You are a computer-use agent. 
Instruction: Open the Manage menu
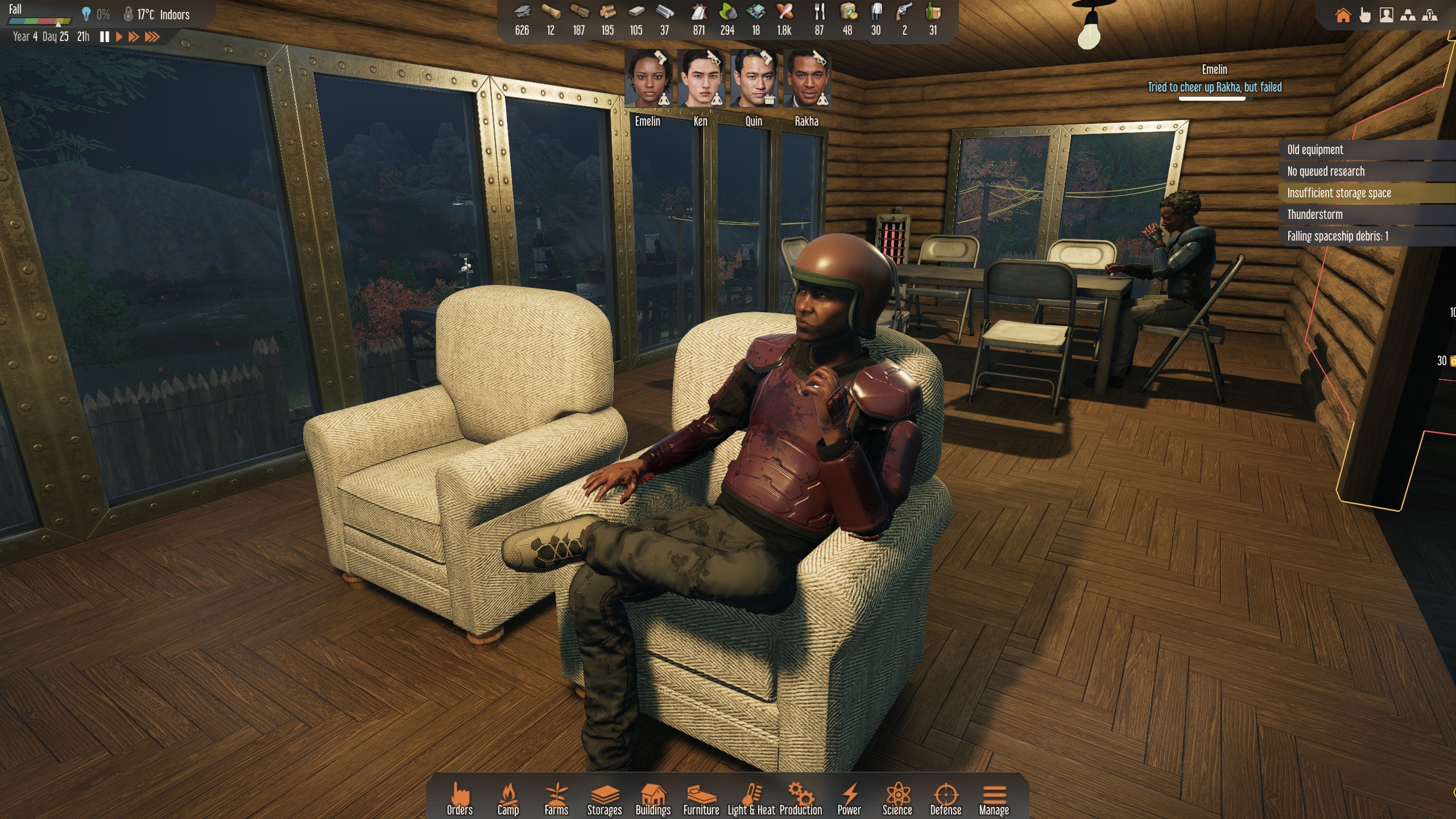(x=994, y=799)
